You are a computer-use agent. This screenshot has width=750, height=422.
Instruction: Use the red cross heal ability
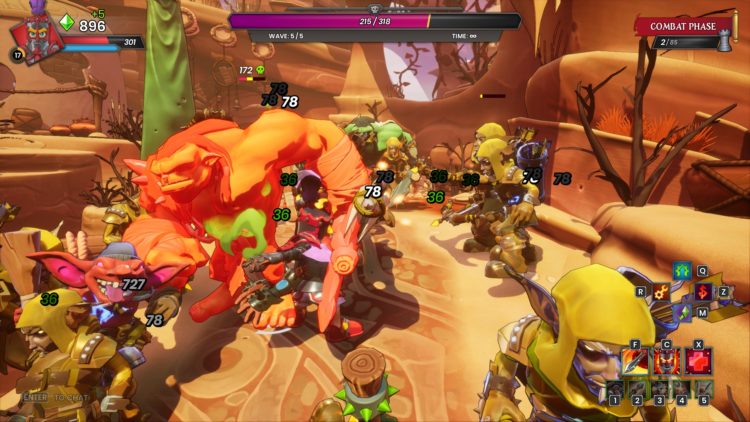click(x=697, y=361)
